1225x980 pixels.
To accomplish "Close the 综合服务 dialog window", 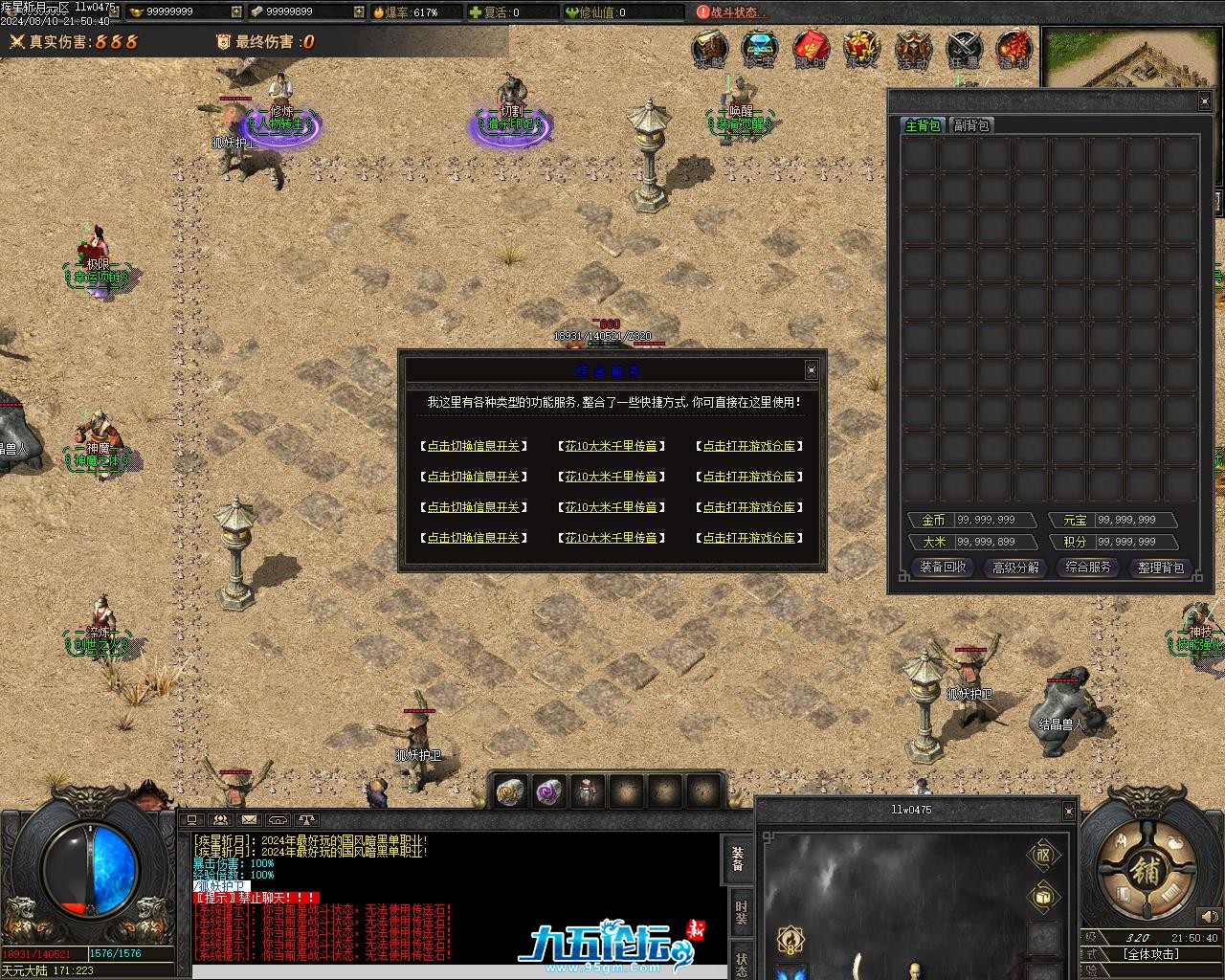I will (811, 370).
